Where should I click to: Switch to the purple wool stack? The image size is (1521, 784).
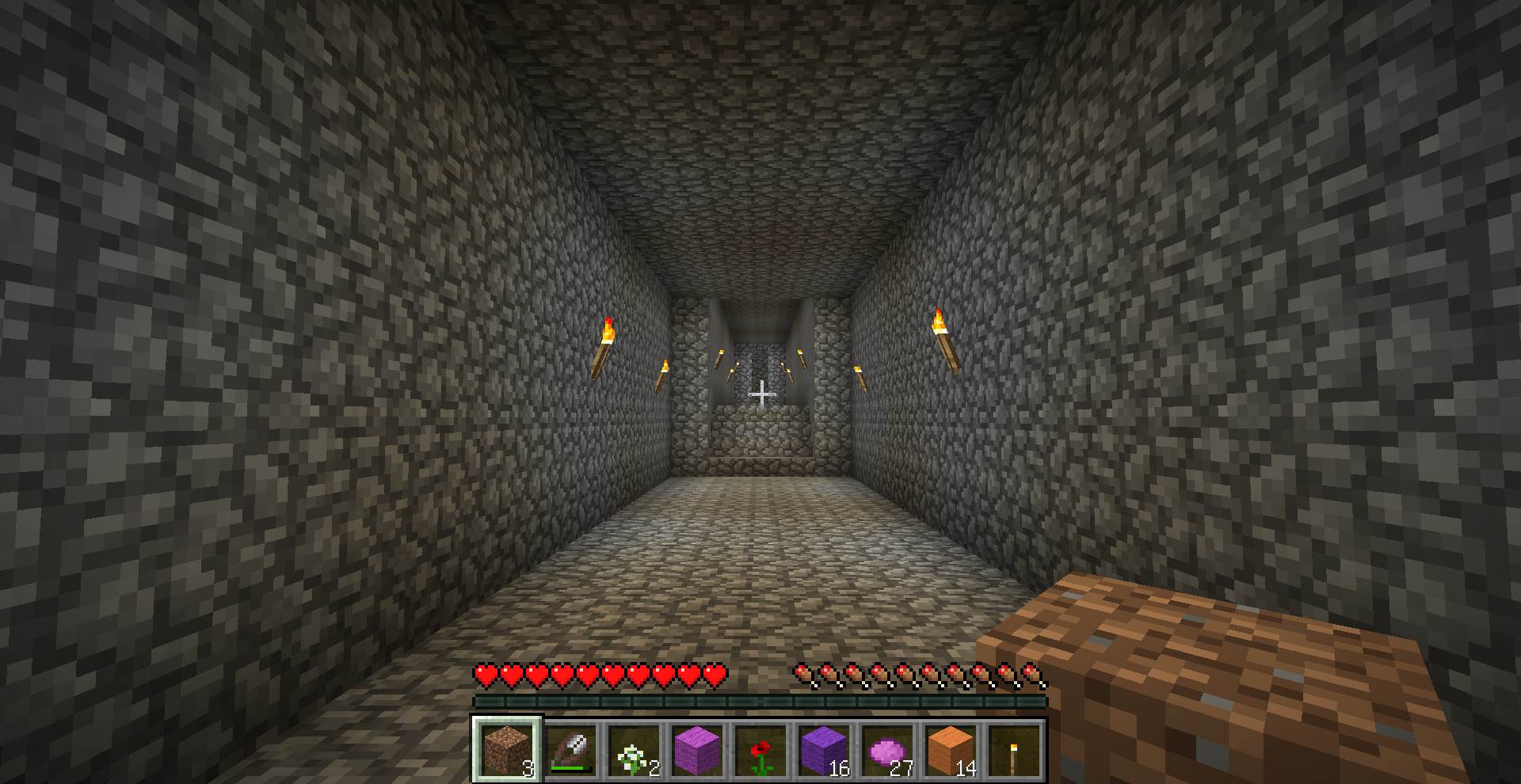(824, 749)
